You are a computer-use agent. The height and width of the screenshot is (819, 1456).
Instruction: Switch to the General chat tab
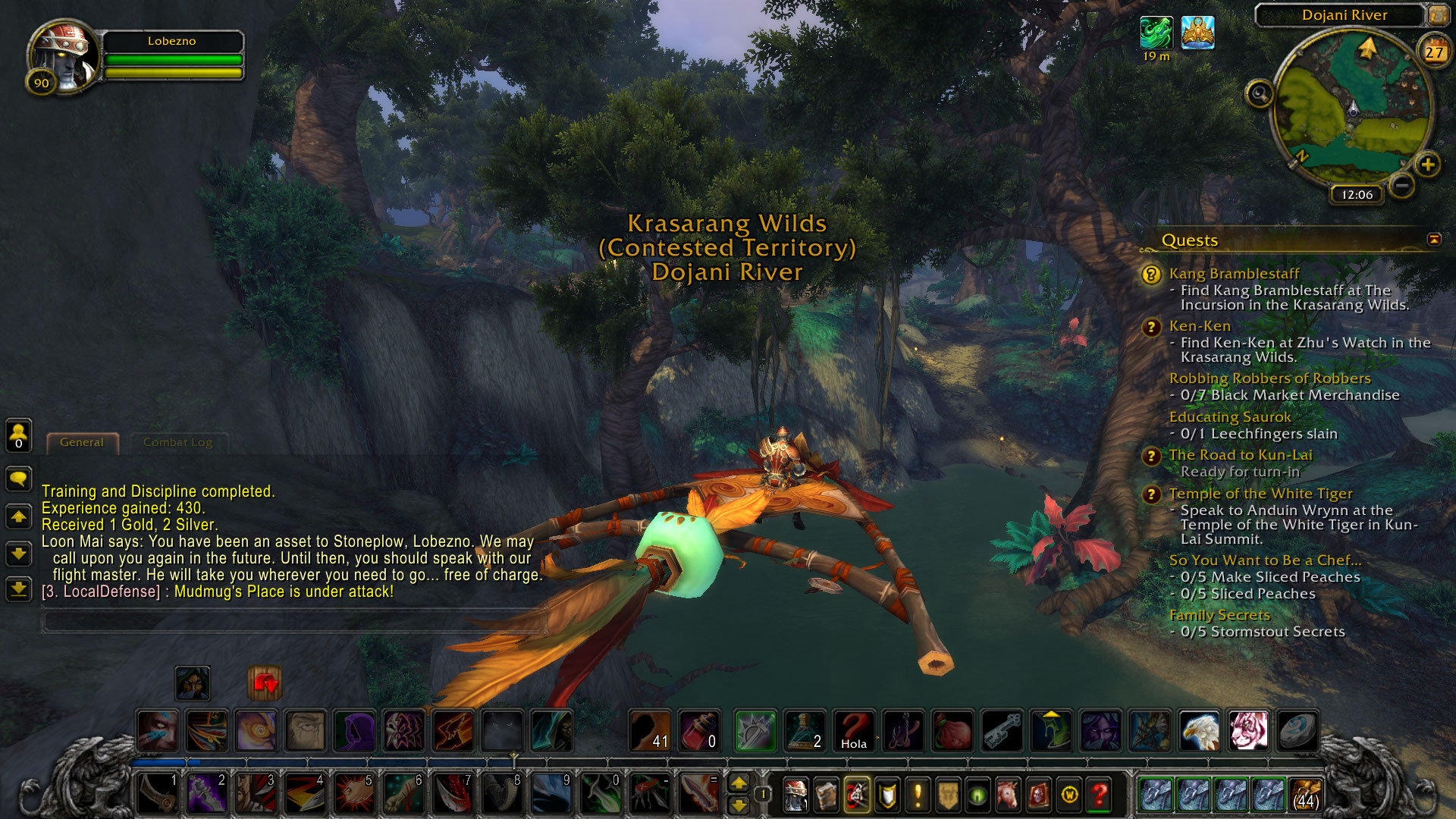tap(82, 442)
